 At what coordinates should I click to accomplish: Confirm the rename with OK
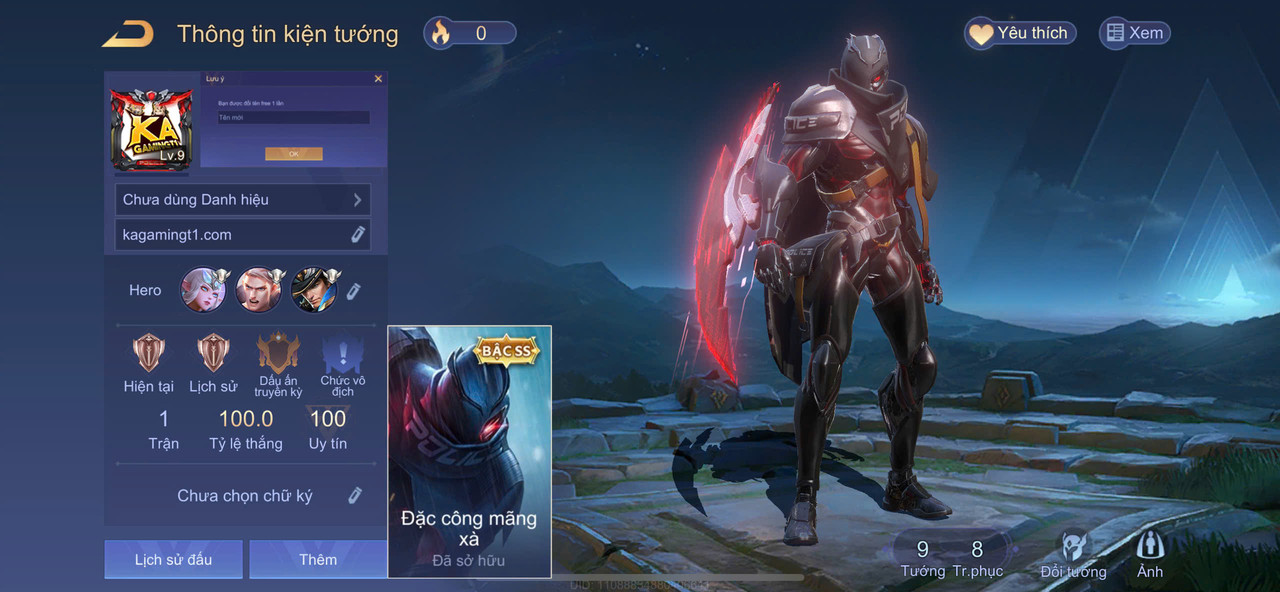tap(293, 154)
